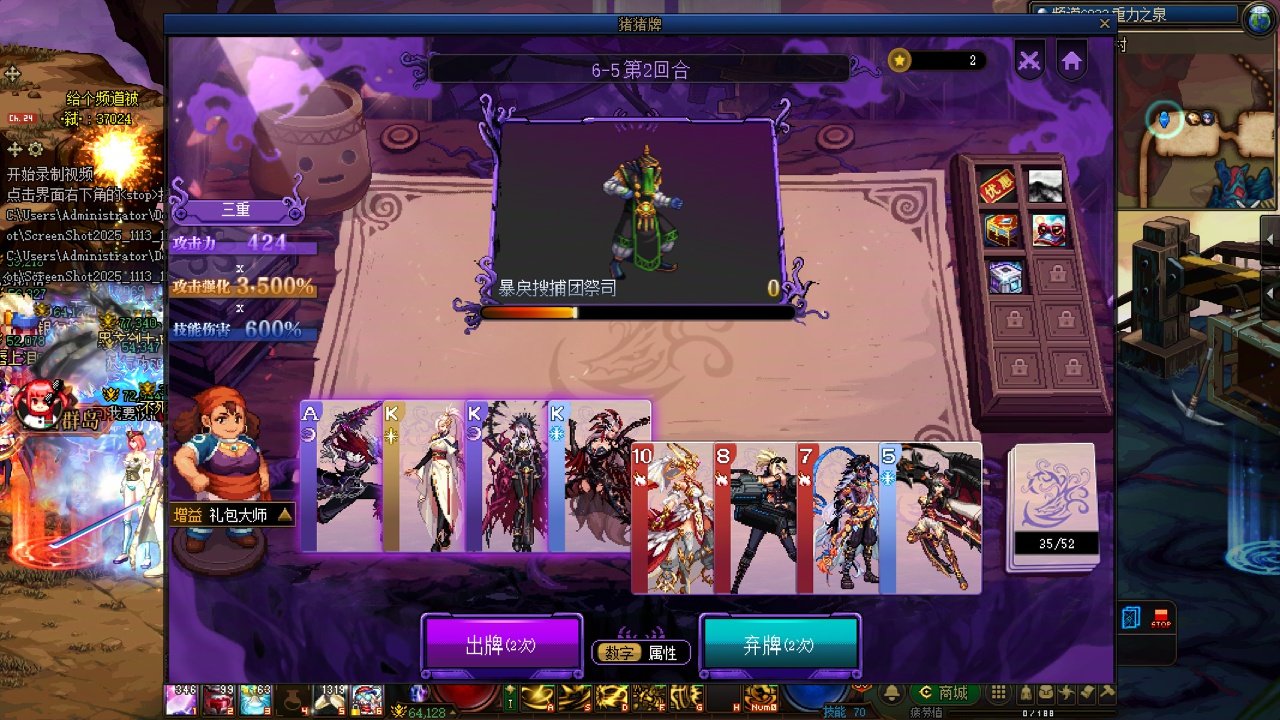
Task: Select the ink painting item in the shelf
Action: (1046, 184)
